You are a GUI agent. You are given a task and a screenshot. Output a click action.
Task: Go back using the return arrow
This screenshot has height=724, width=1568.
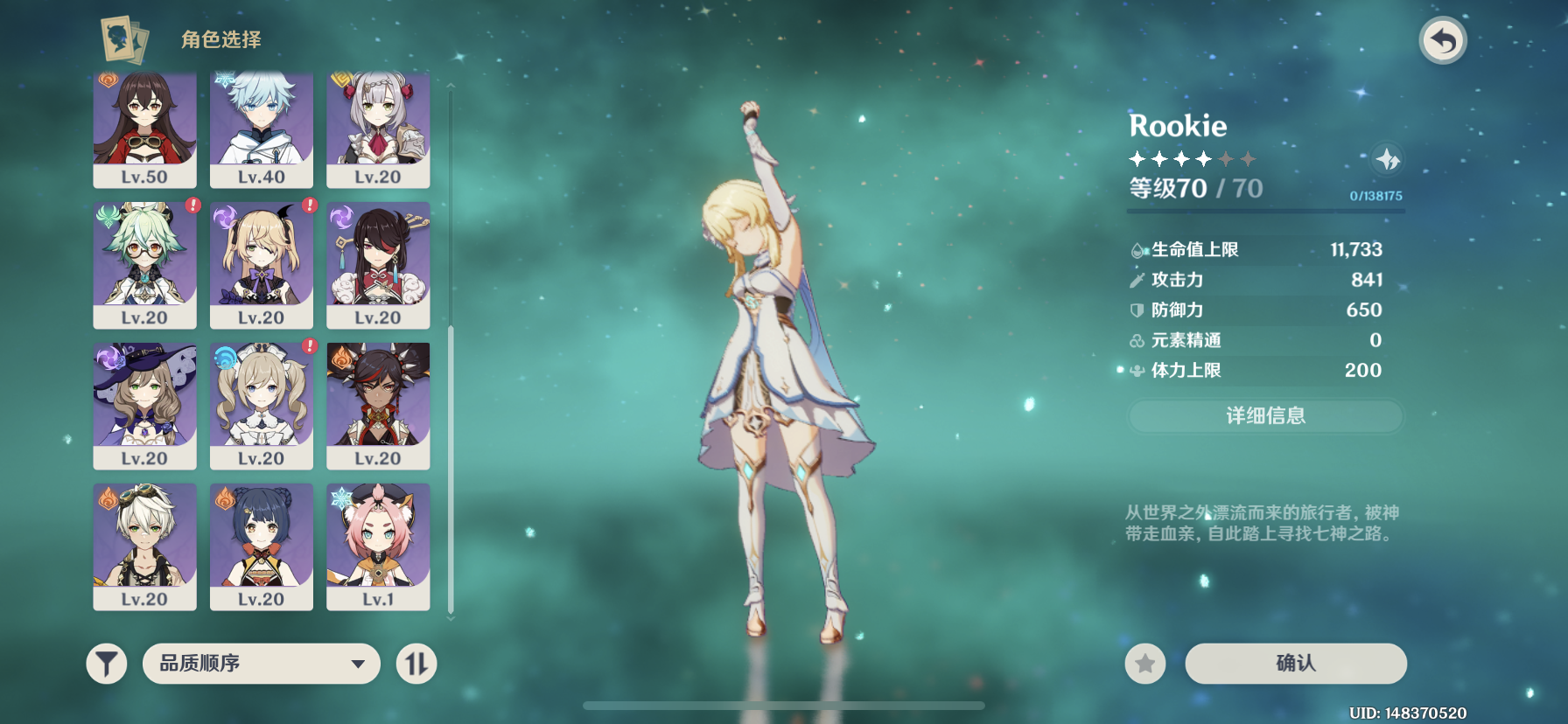[1442, 41]
